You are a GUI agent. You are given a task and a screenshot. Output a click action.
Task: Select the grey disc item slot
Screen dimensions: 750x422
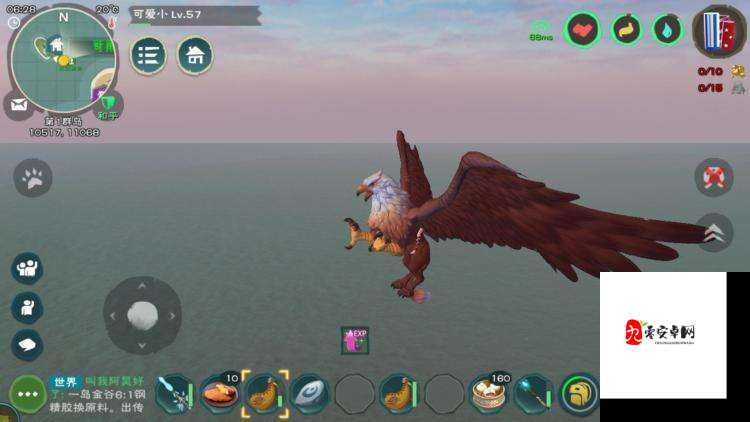[x=309, y=394]
